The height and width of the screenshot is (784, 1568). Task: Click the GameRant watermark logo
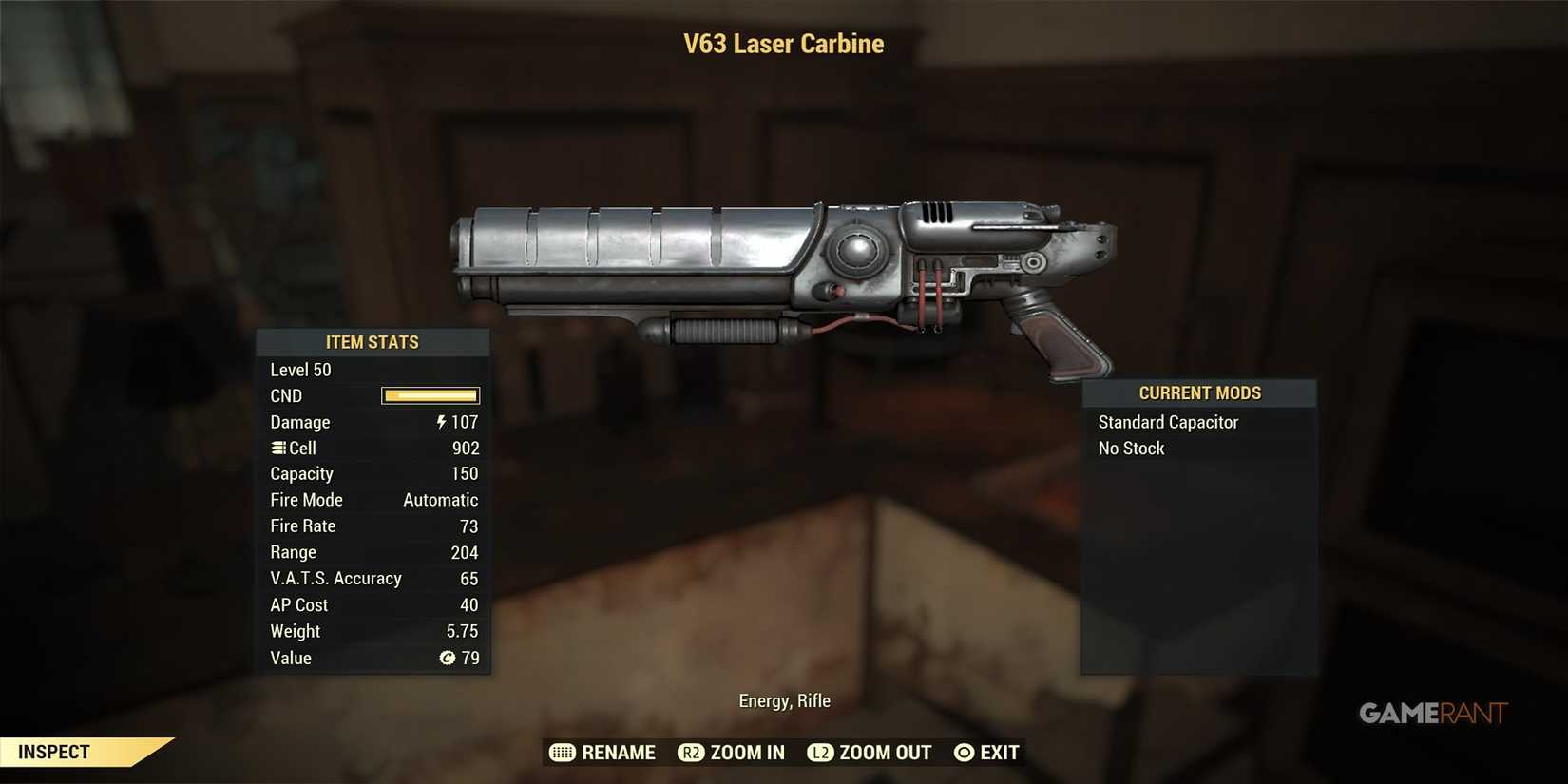1428,713
